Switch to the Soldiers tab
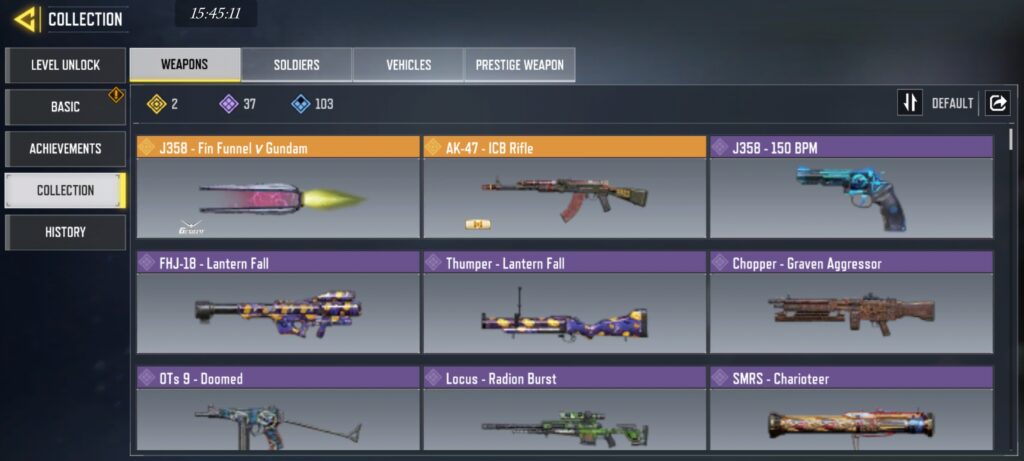Viewport: 1024px width, 461px height. point(297,65)
